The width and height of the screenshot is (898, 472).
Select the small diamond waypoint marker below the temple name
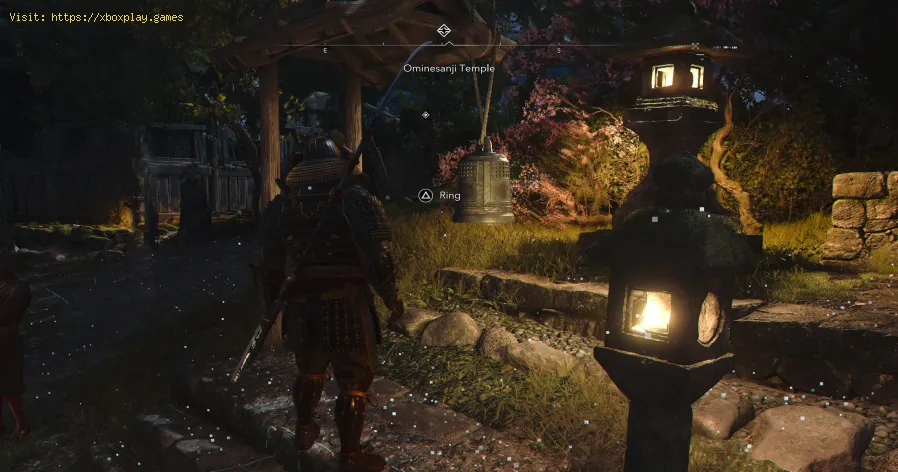[426, 115]
